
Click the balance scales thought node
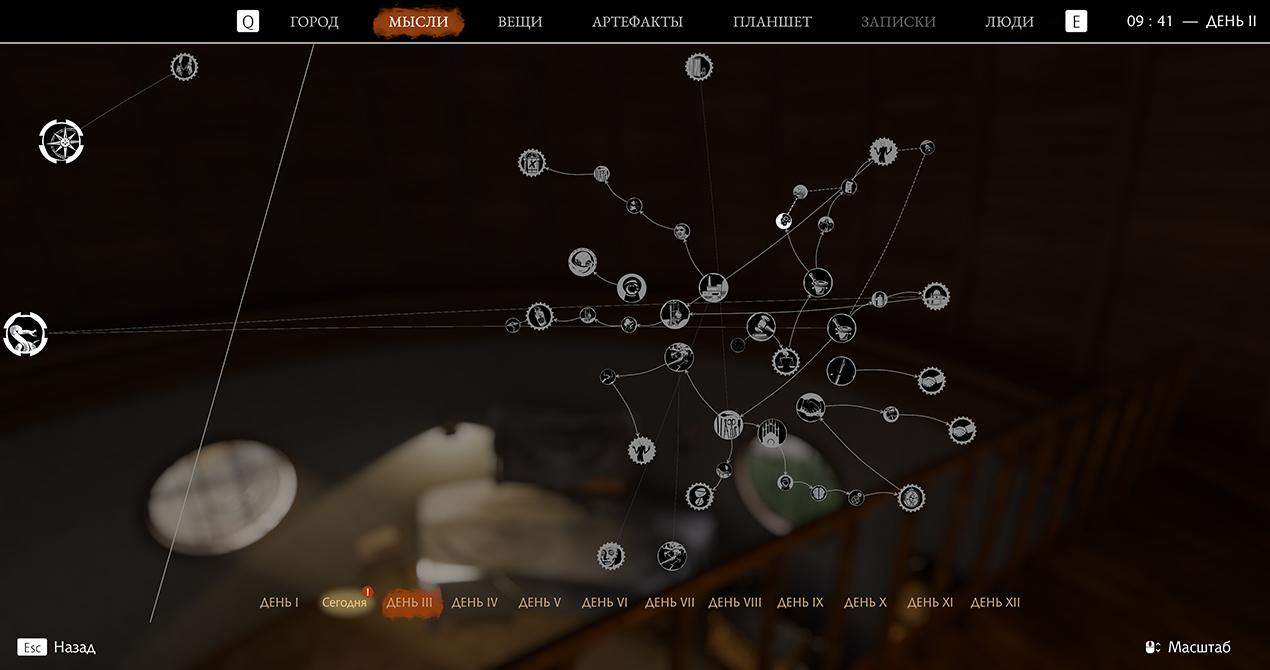[786, 360]
